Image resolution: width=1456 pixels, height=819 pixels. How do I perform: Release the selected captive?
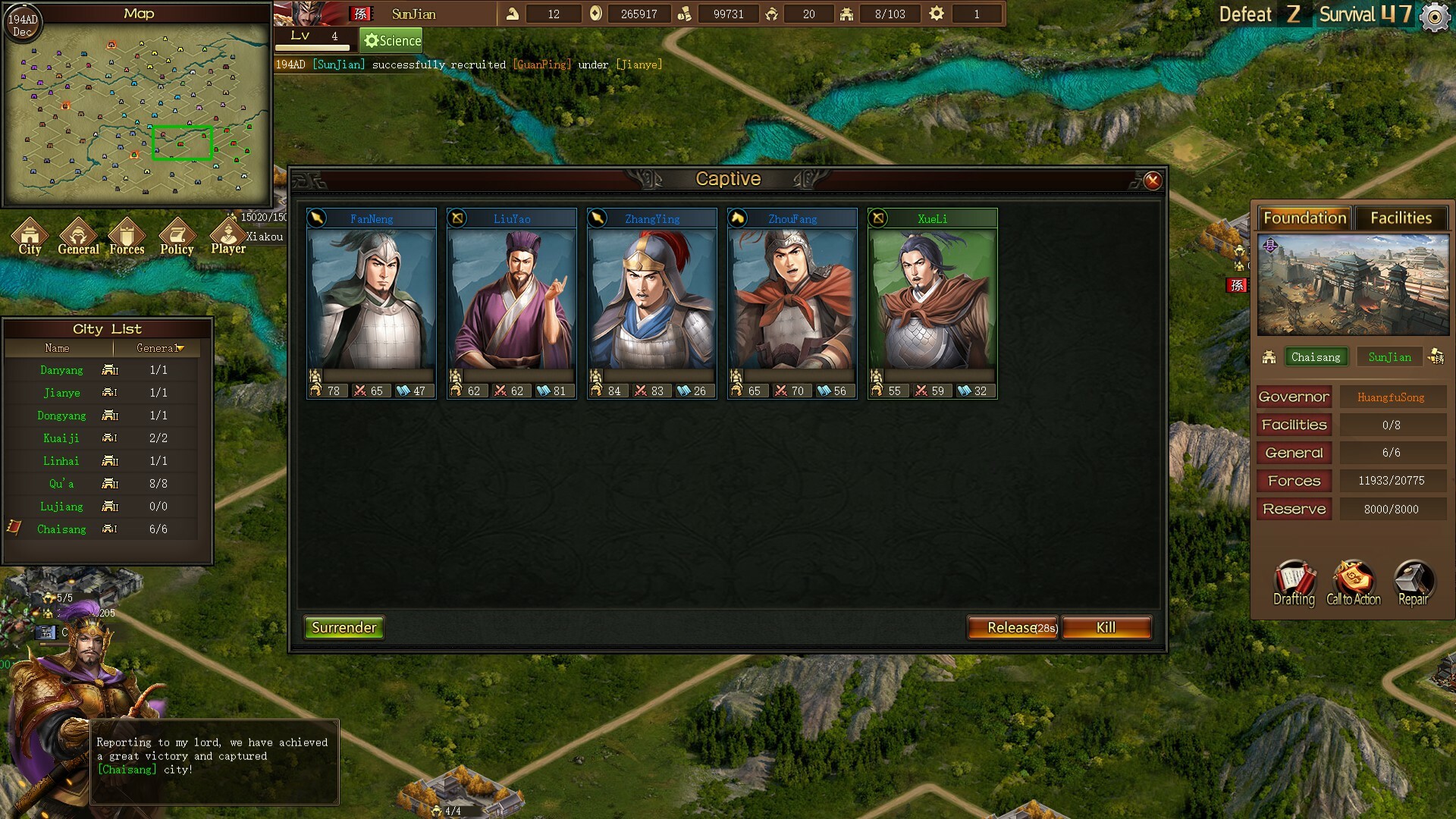(x=1012, y=627)
